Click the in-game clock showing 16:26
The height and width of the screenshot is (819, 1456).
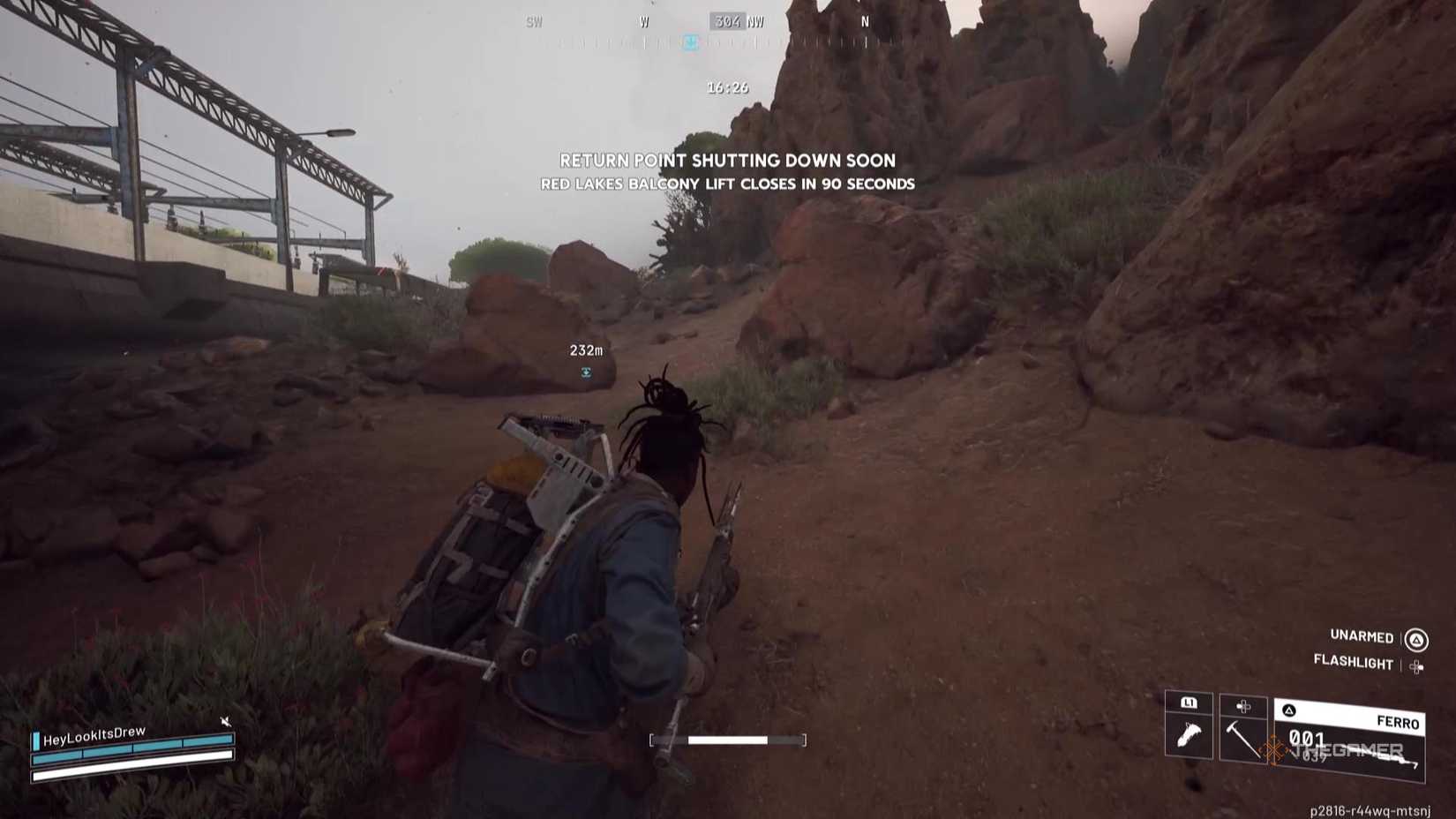click(725, 87)
